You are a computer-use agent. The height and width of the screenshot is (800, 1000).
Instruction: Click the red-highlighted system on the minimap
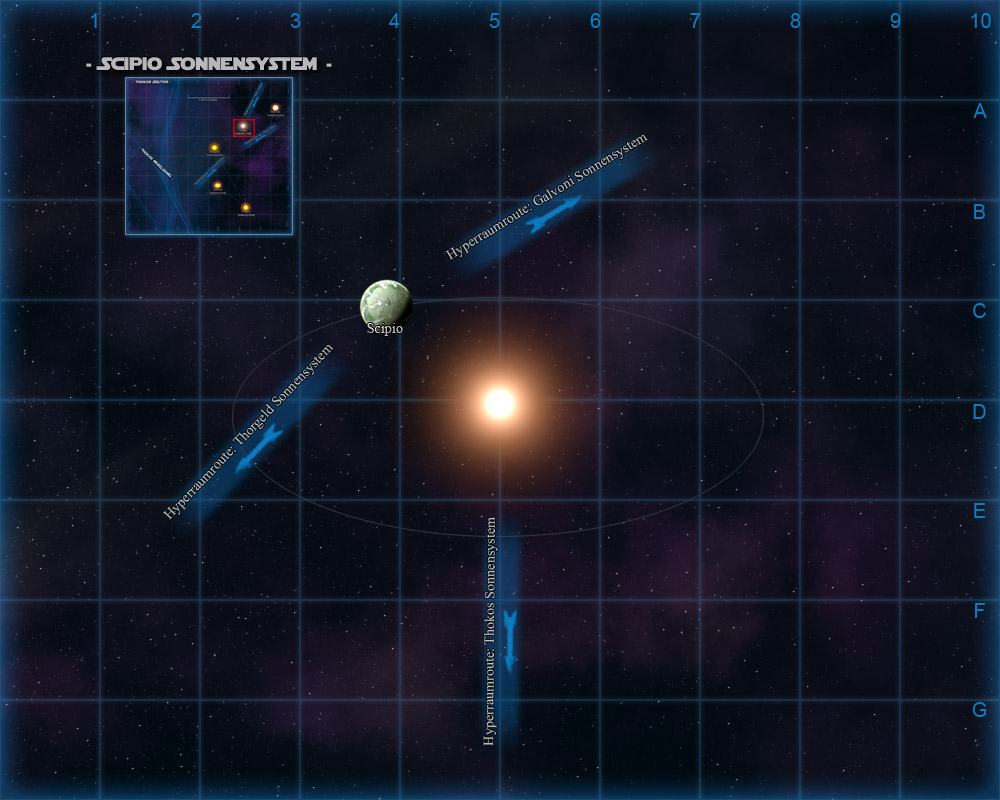[244, 127]
